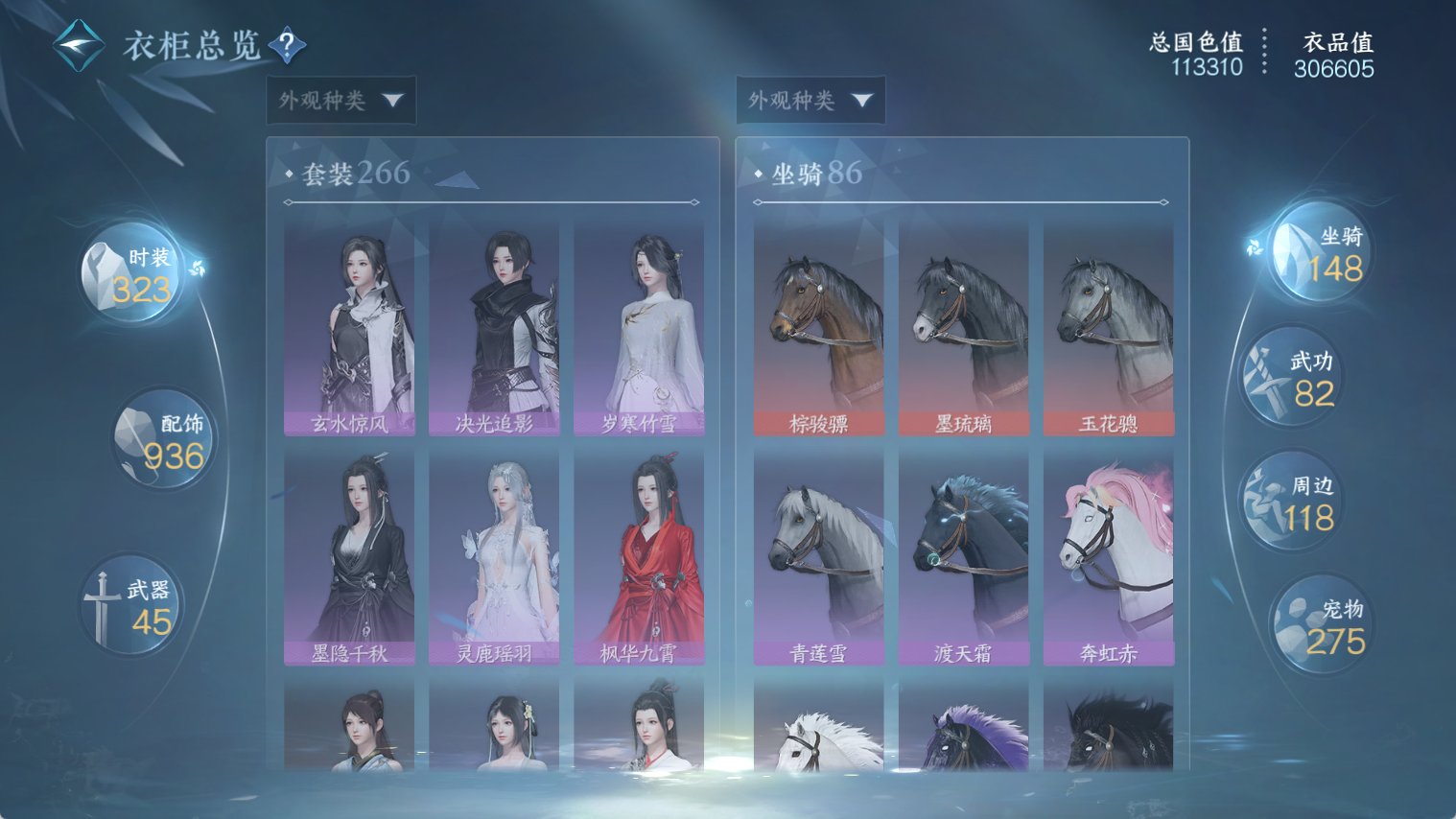The image size is (1456, 819).
Task: Go back with the arrow button
Action: point(79,45)
